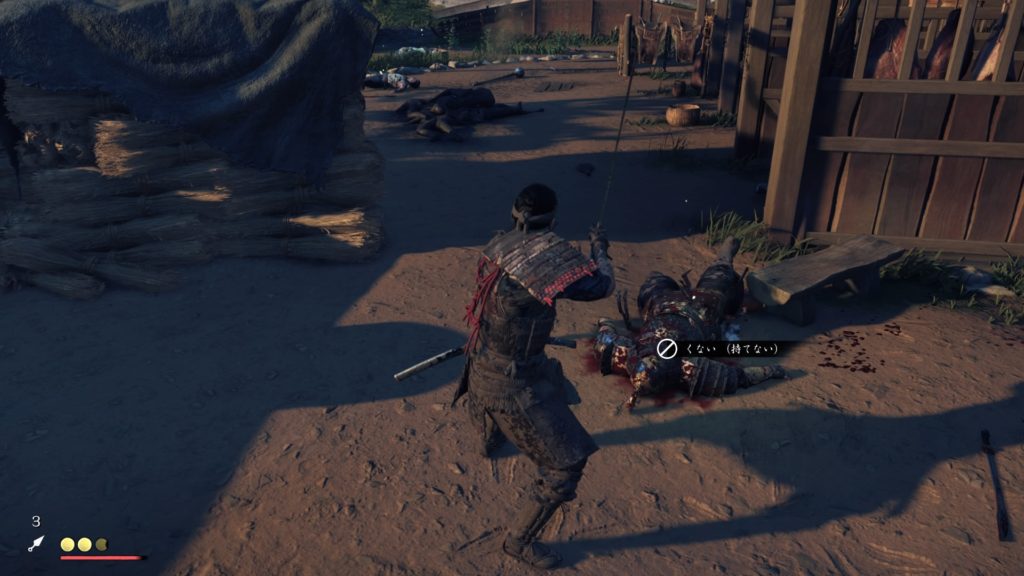Select the kunai quick-fire weapon icon
The width and height of the screenshot is (1024, 576).
tap(37, 543)
